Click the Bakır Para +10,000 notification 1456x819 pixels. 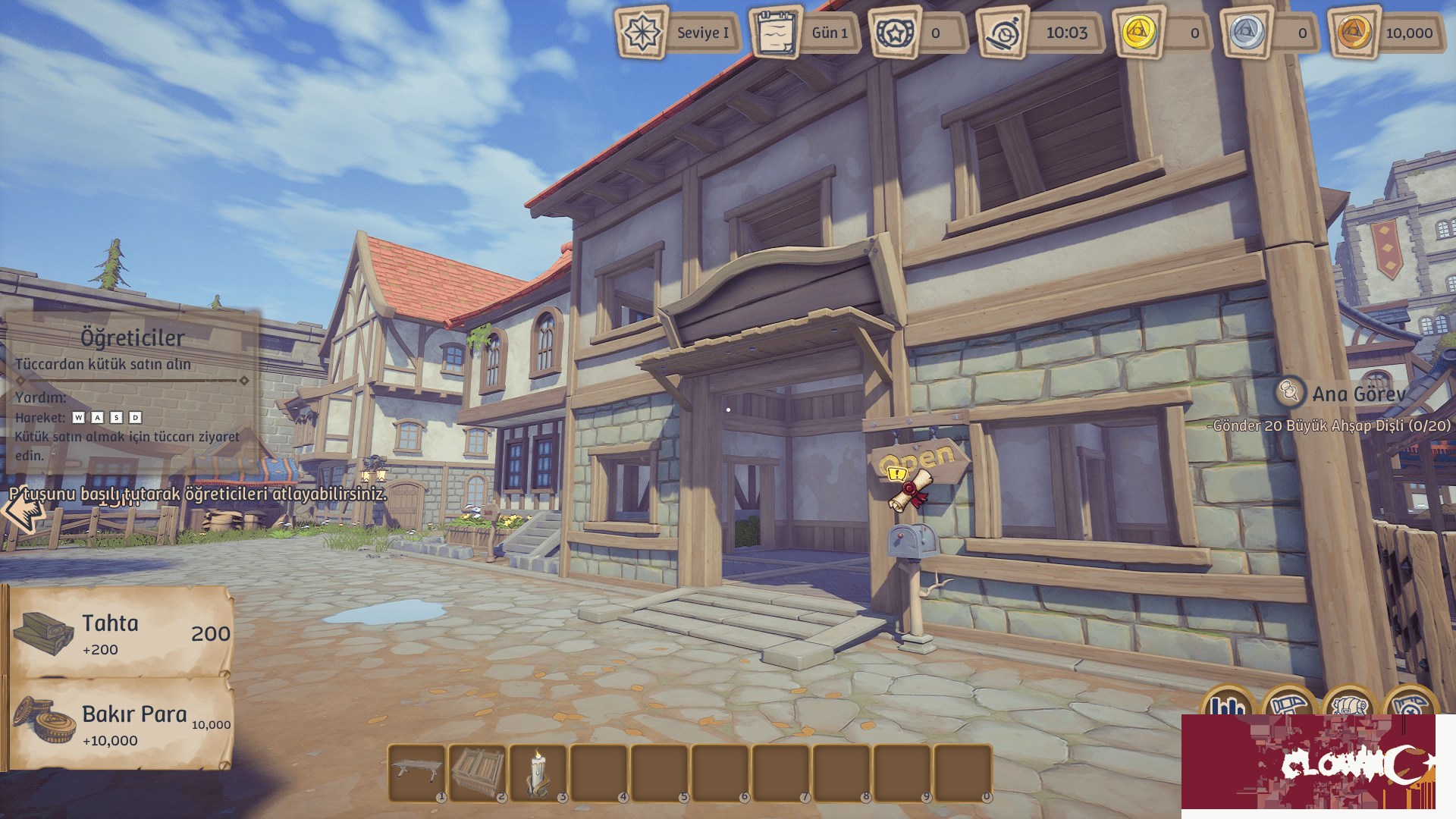pos(121,722)
